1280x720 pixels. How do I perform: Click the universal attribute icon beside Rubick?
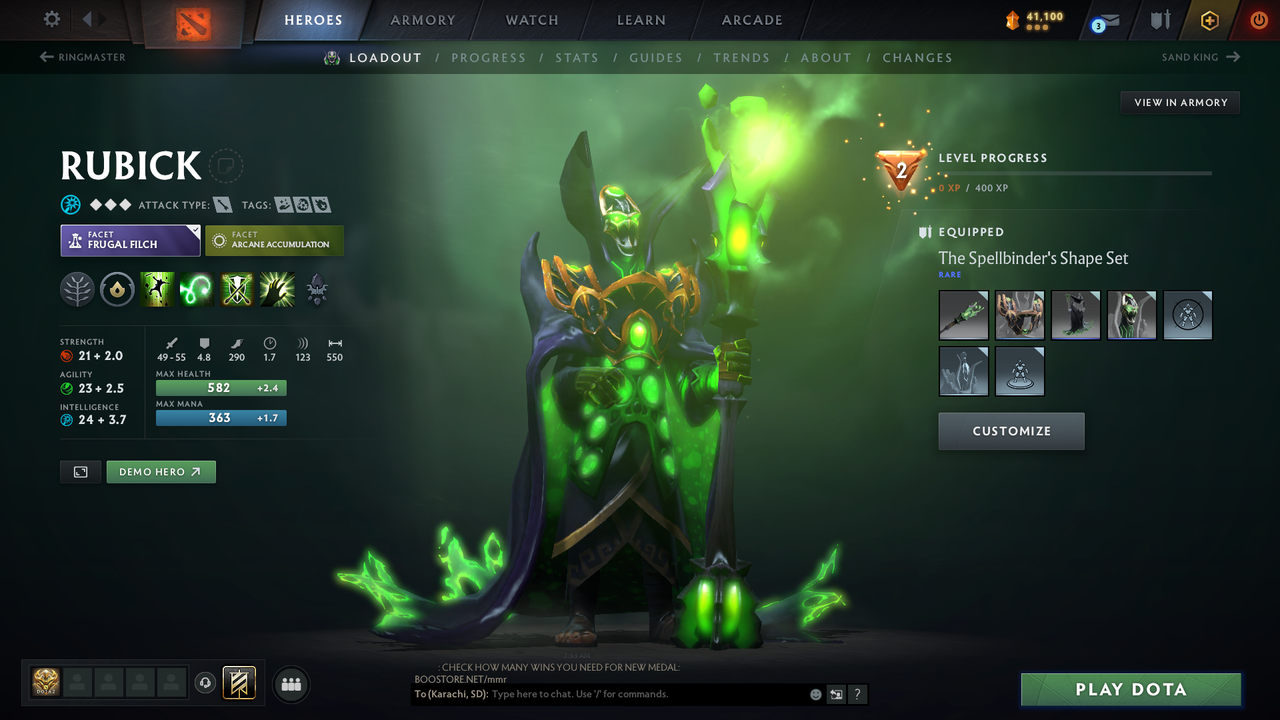[70, 204]
